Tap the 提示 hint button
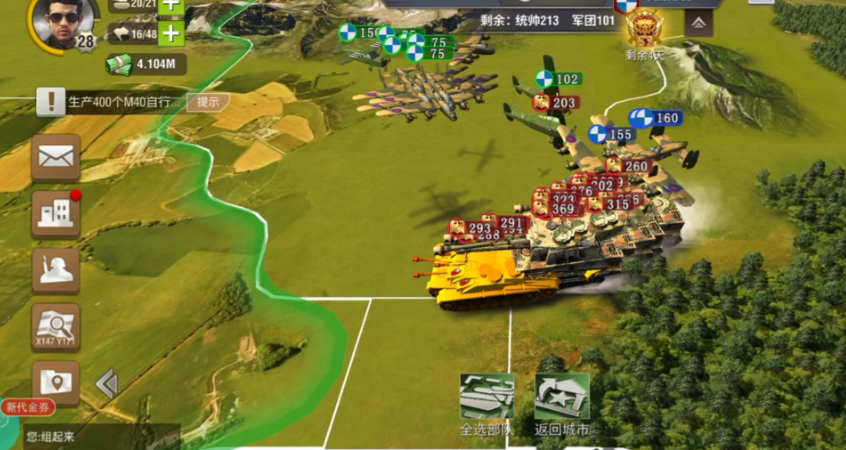Screen dimensions: 846x450 (208, 101)
